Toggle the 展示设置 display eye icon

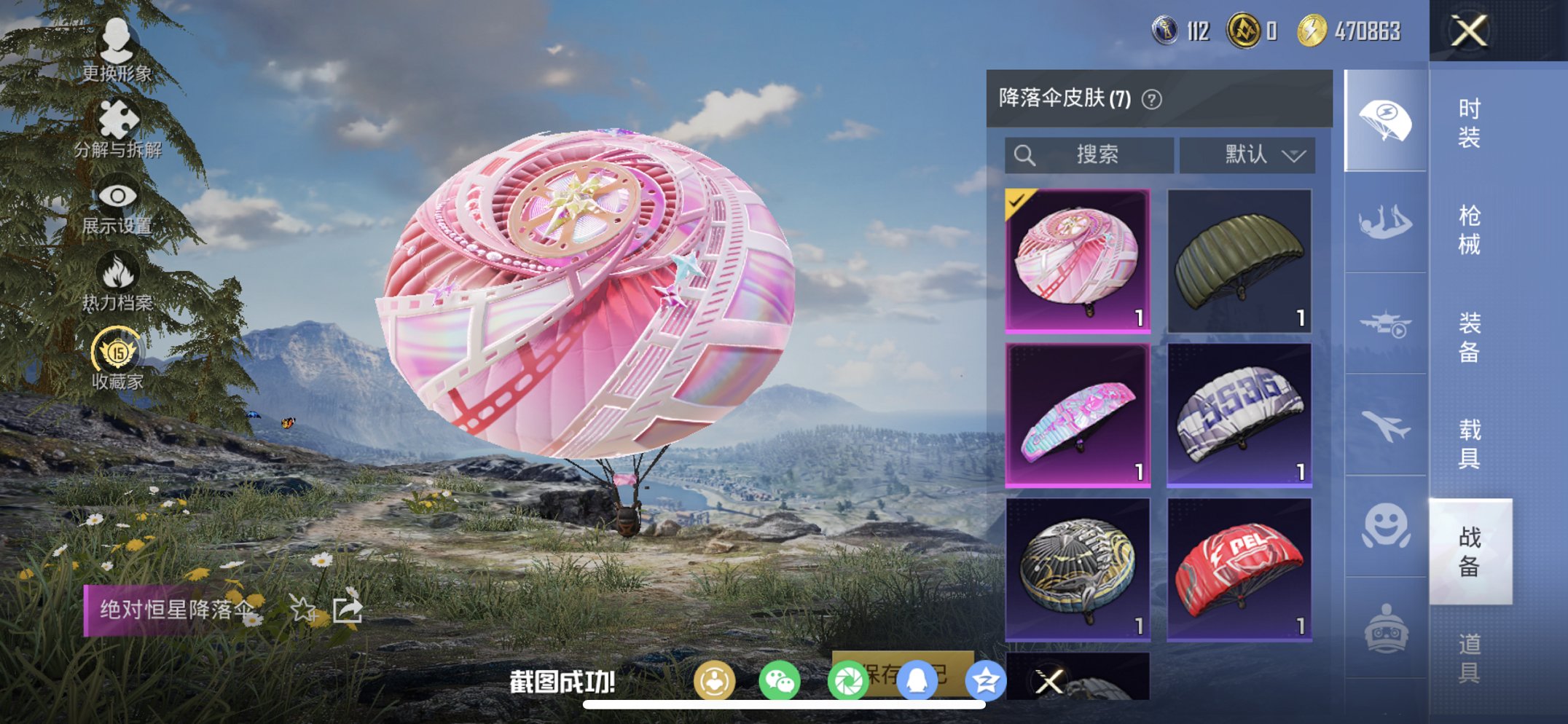pos(119,195)
